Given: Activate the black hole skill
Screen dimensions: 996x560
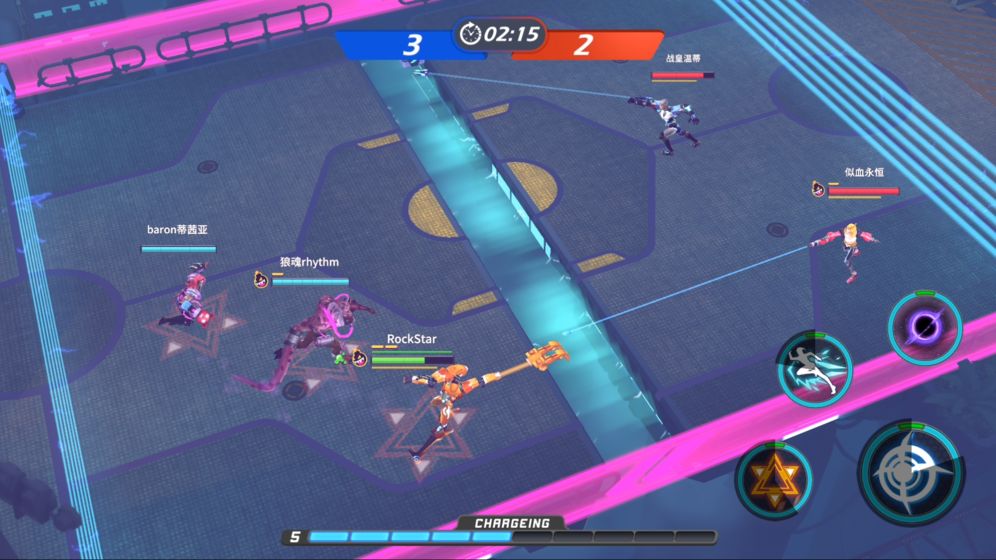Looking at the screenshot, I should tap(925, 328).
